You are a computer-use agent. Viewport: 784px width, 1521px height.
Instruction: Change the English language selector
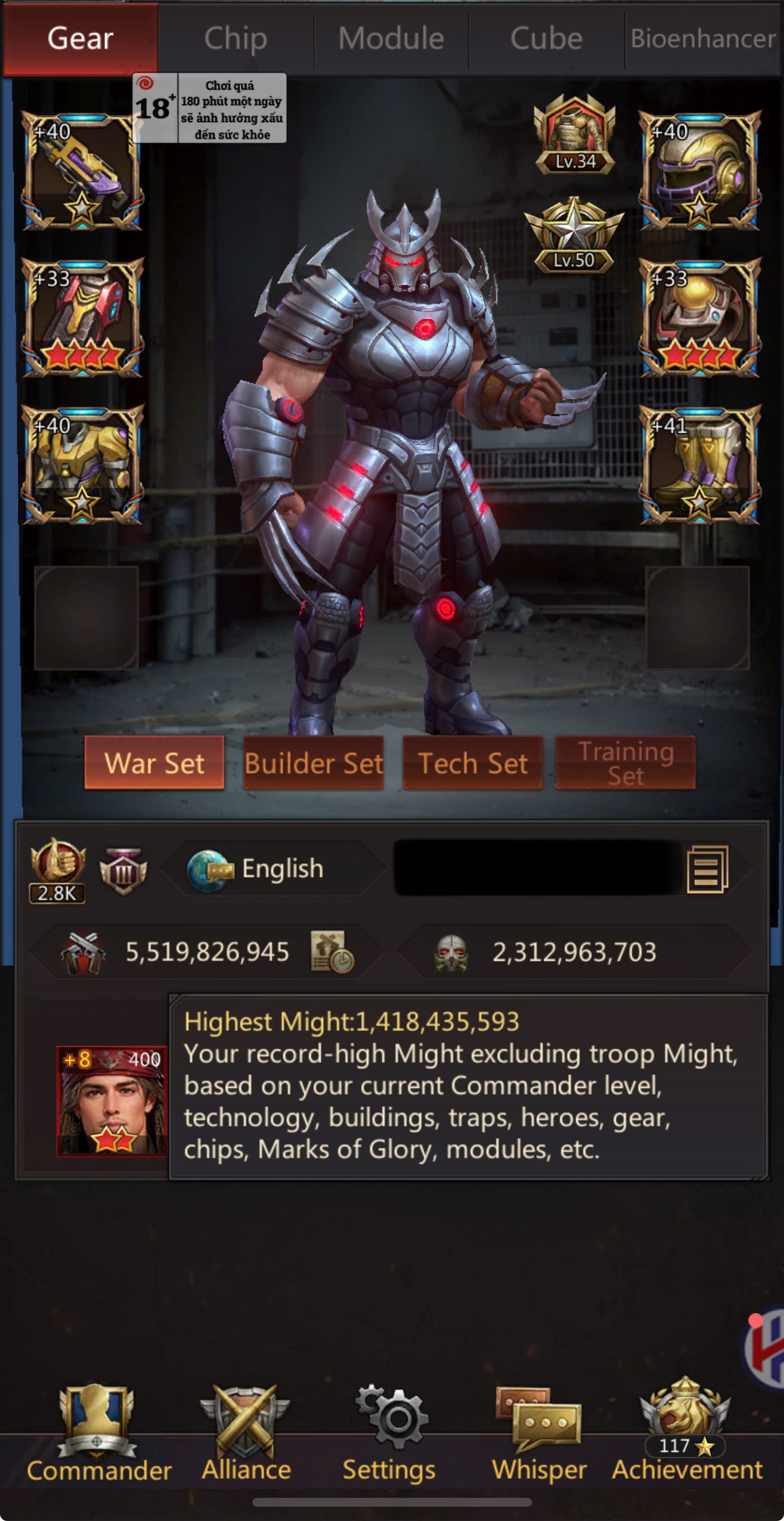(x=267, y=869)
